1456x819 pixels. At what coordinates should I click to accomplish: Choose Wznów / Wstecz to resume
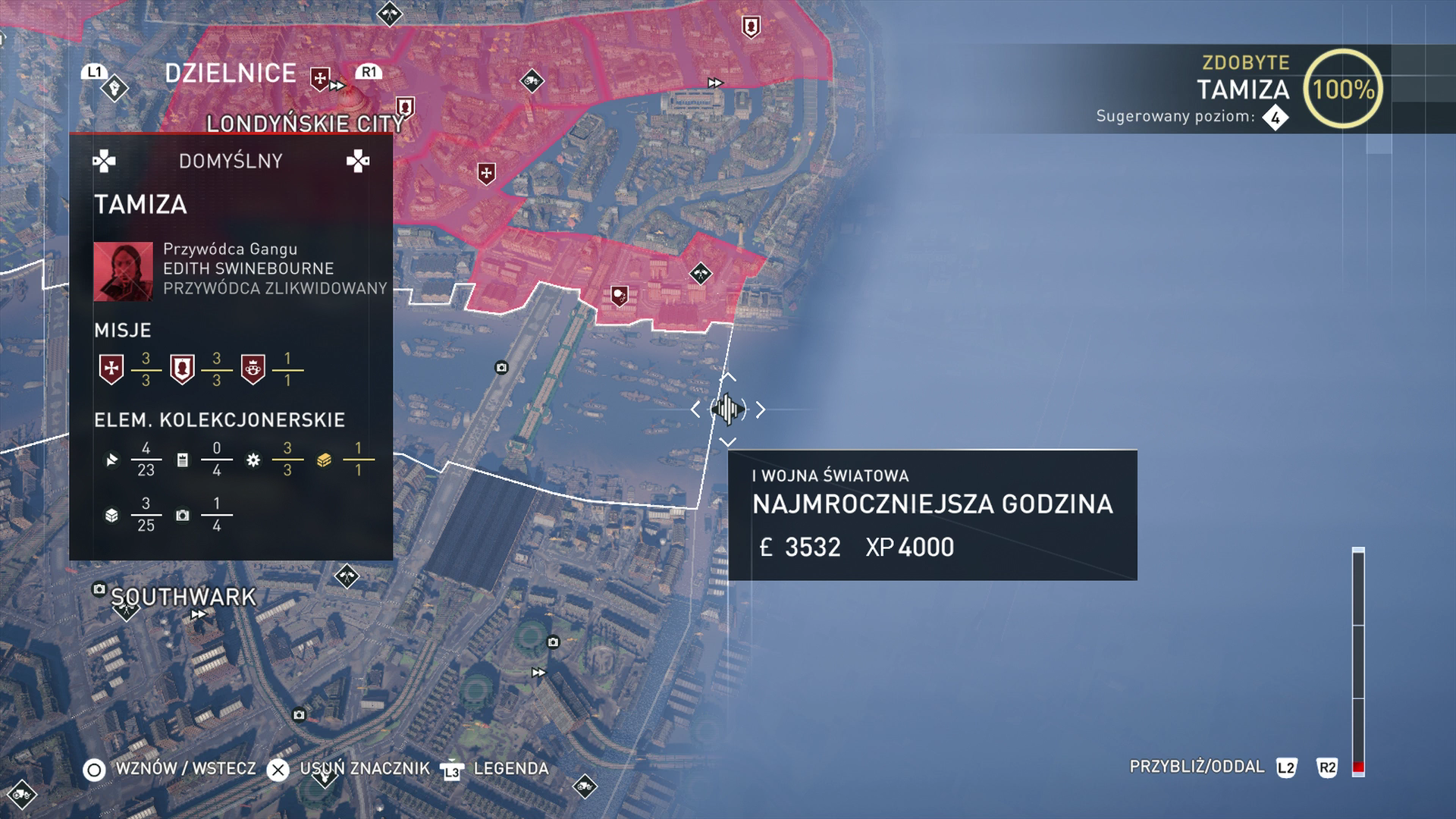185,768
